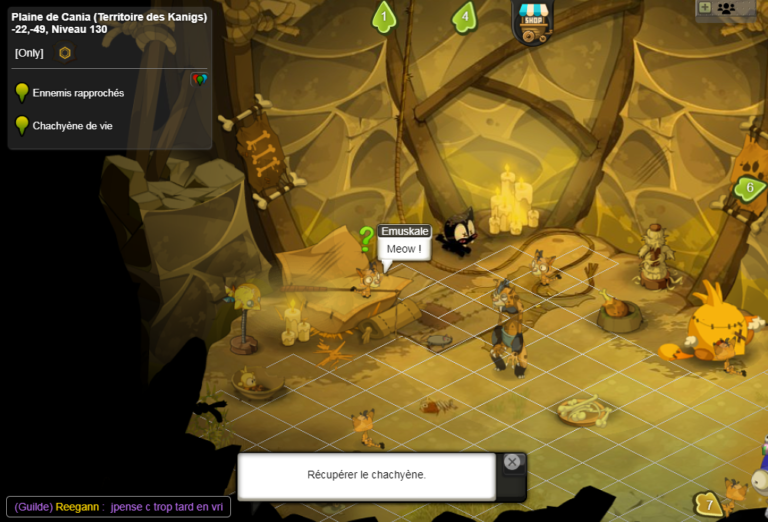Click the green map marker numbered 4
This screenshot has width=768, height=522.
464,16
